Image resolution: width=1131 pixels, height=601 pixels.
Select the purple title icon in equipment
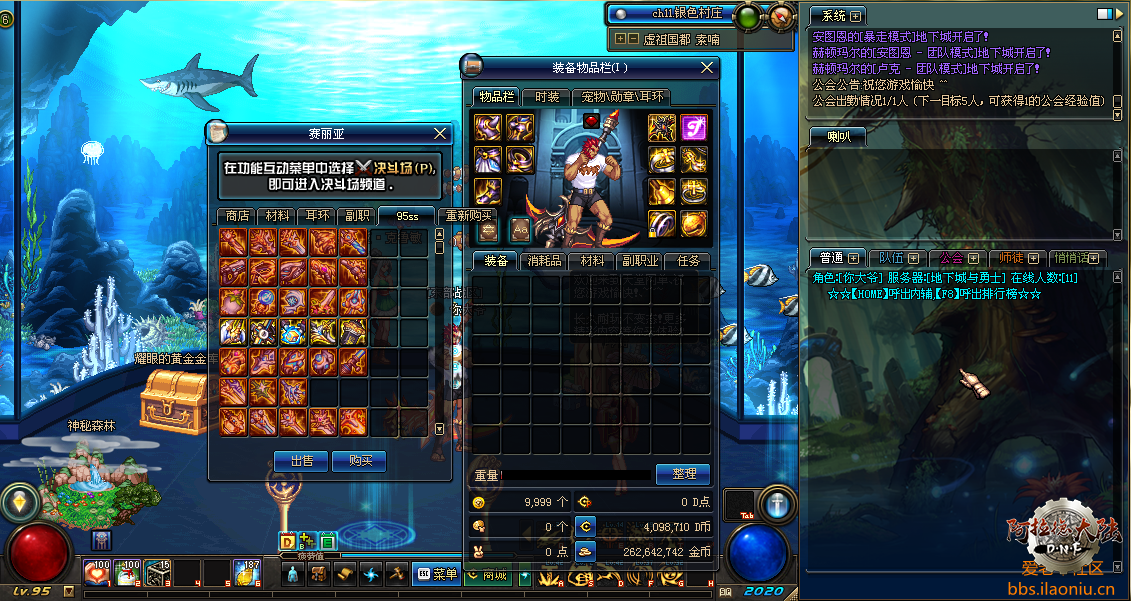(x=693, y=127)
